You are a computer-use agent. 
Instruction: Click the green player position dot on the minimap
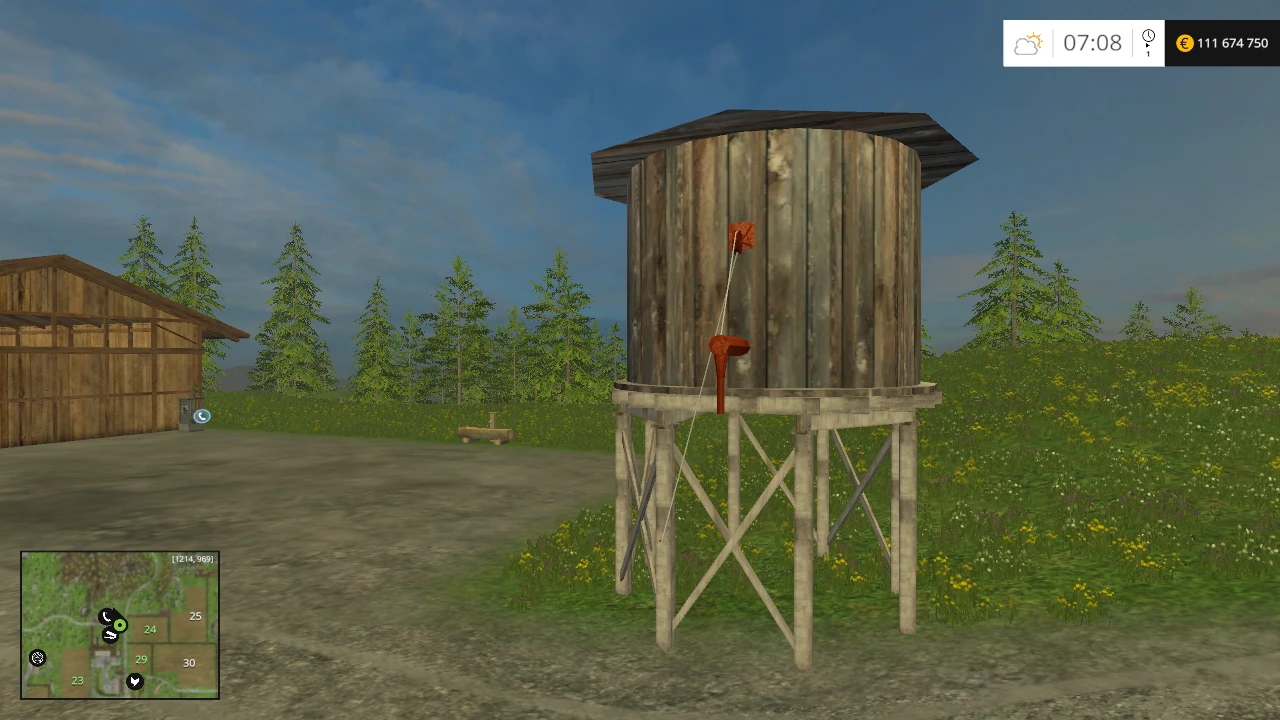(x=120, y=625)
